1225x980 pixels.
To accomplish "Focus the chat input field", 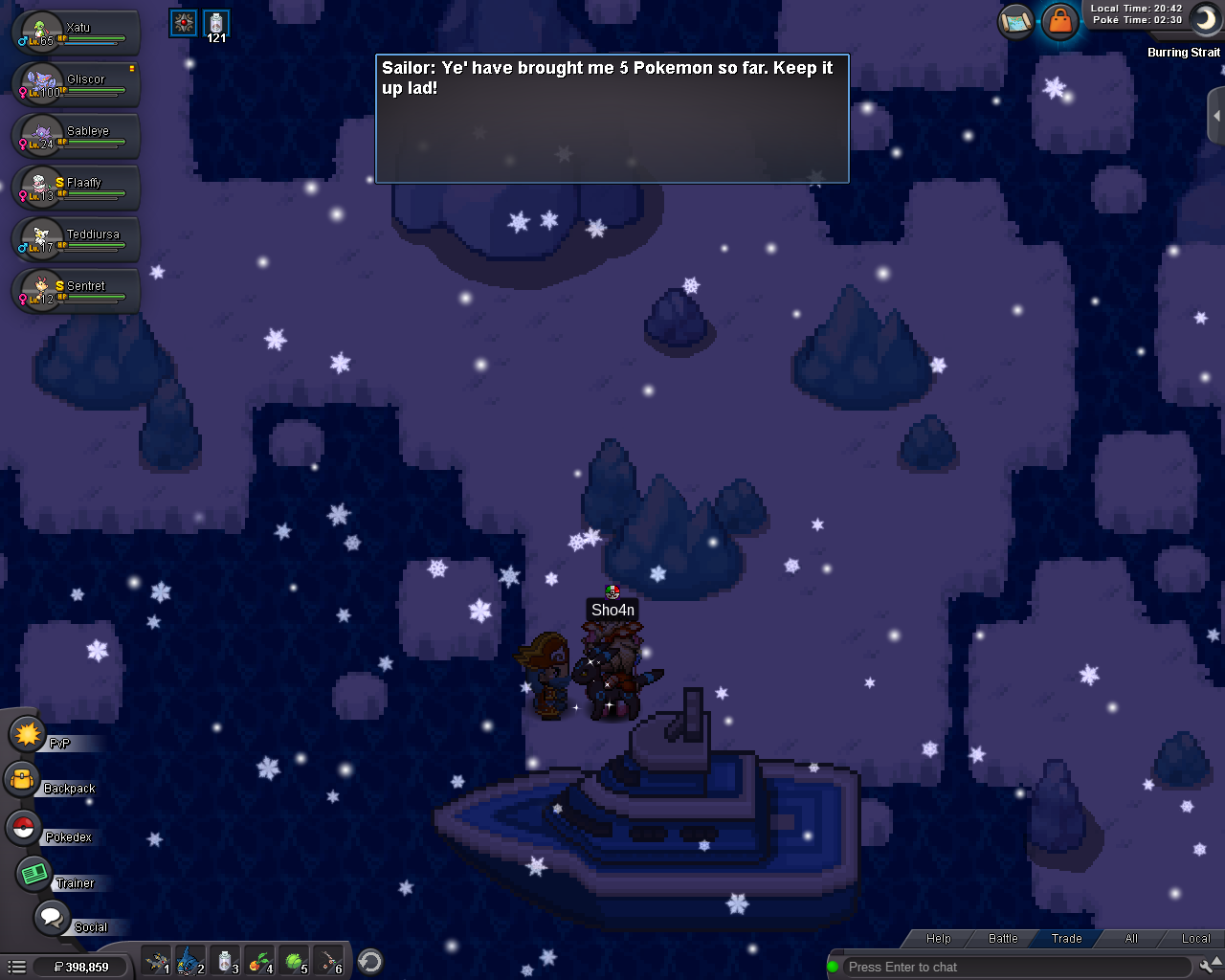I will (1014, 967).
